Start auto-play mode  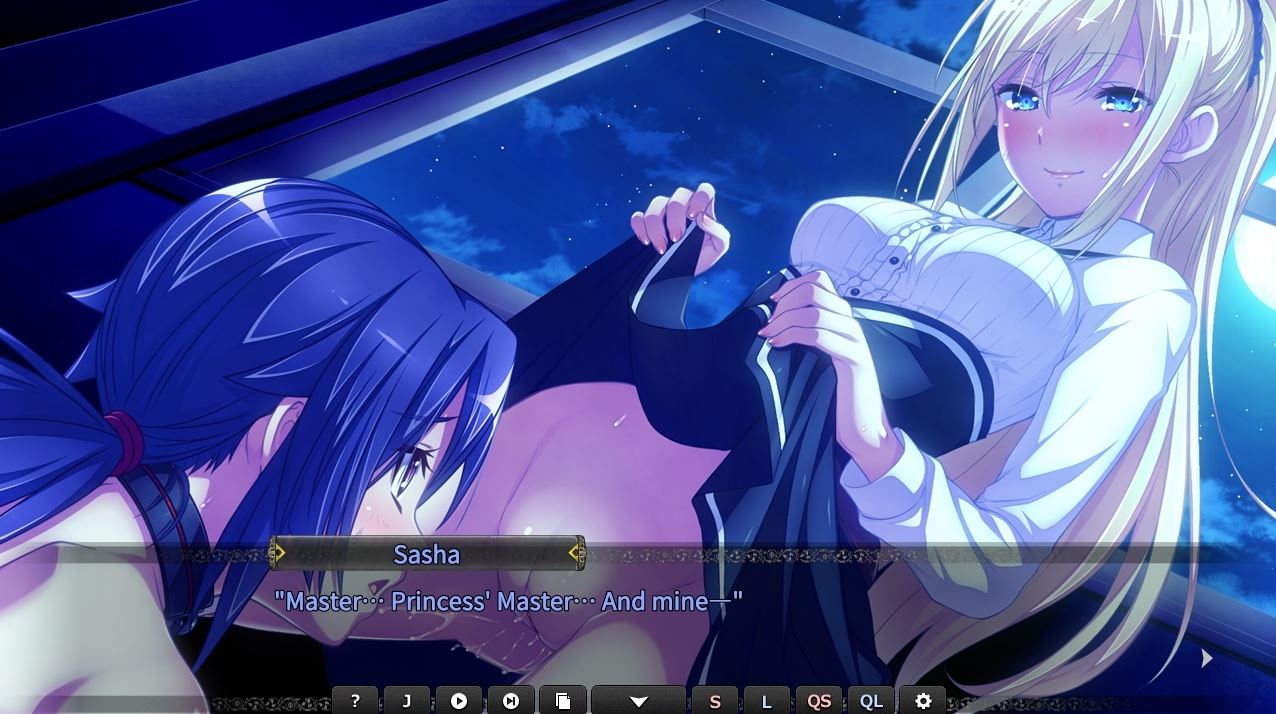[459, 701]
